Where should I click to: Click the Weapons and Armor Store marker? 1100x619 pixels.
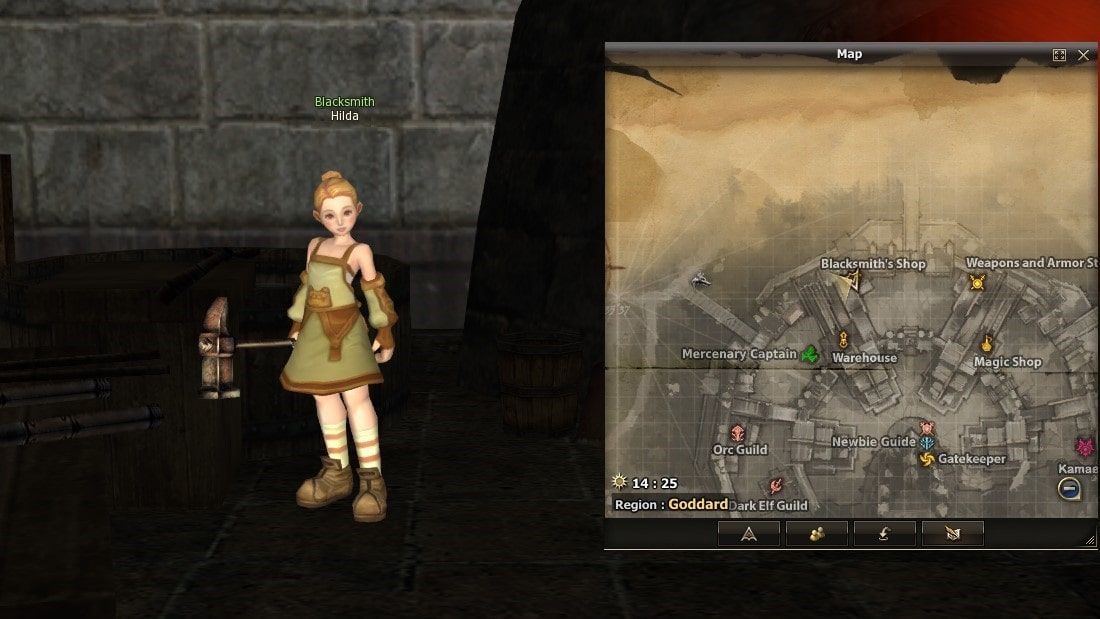[x=977, y=283]
